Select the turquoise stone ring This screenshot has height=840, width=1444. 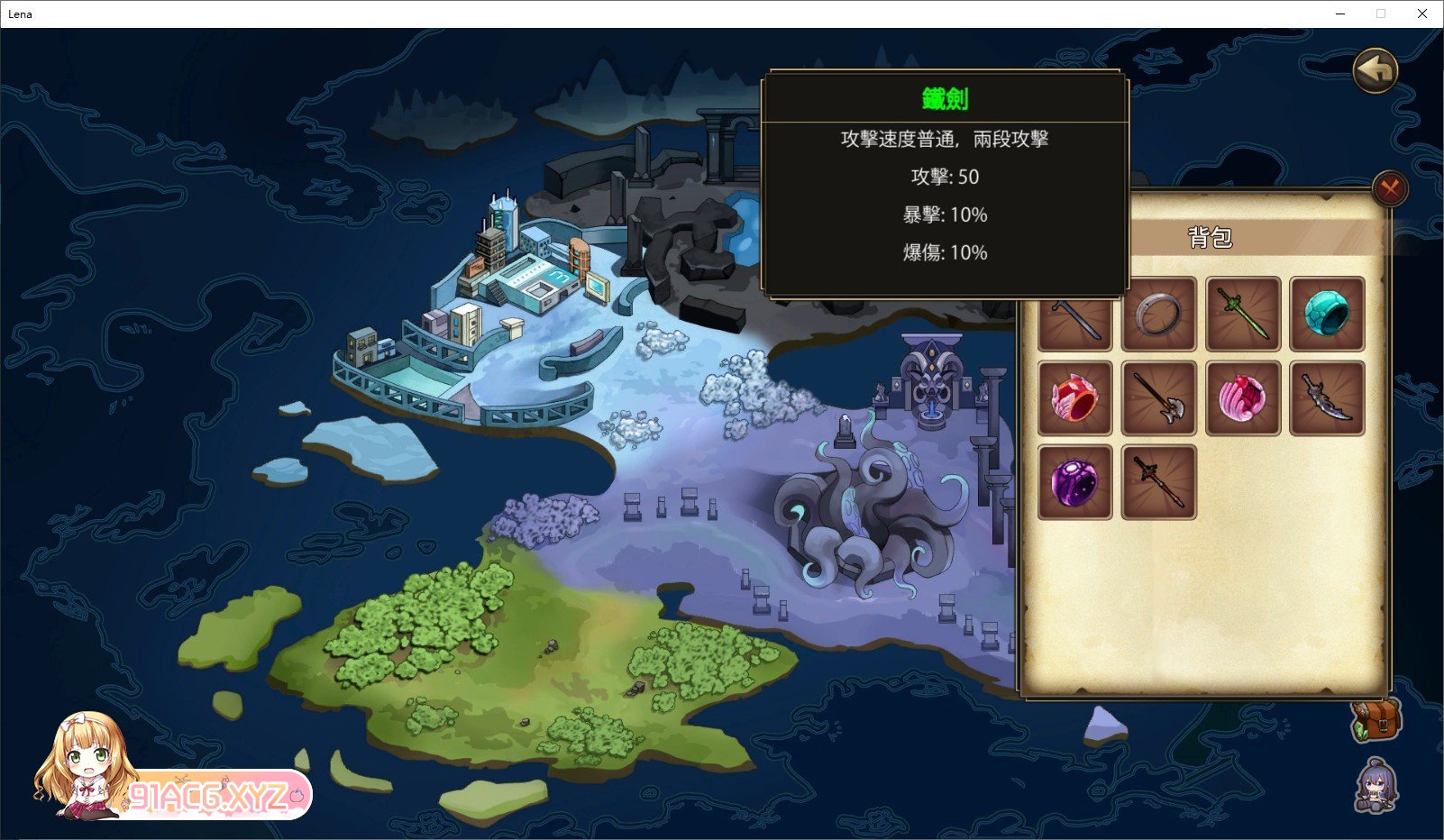tap(1327, 315)
